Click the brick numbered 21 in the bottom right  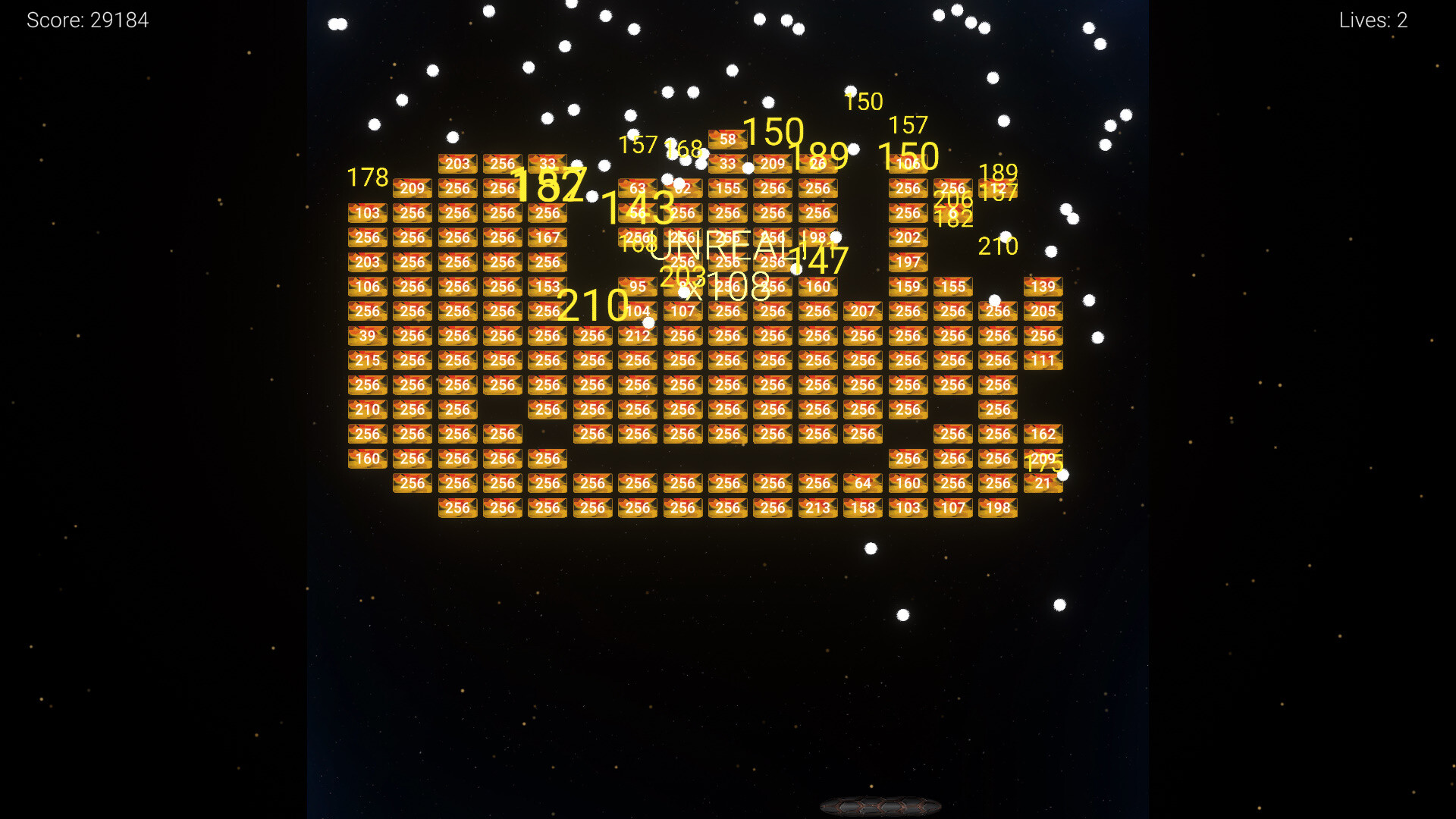coord(1043,483)
